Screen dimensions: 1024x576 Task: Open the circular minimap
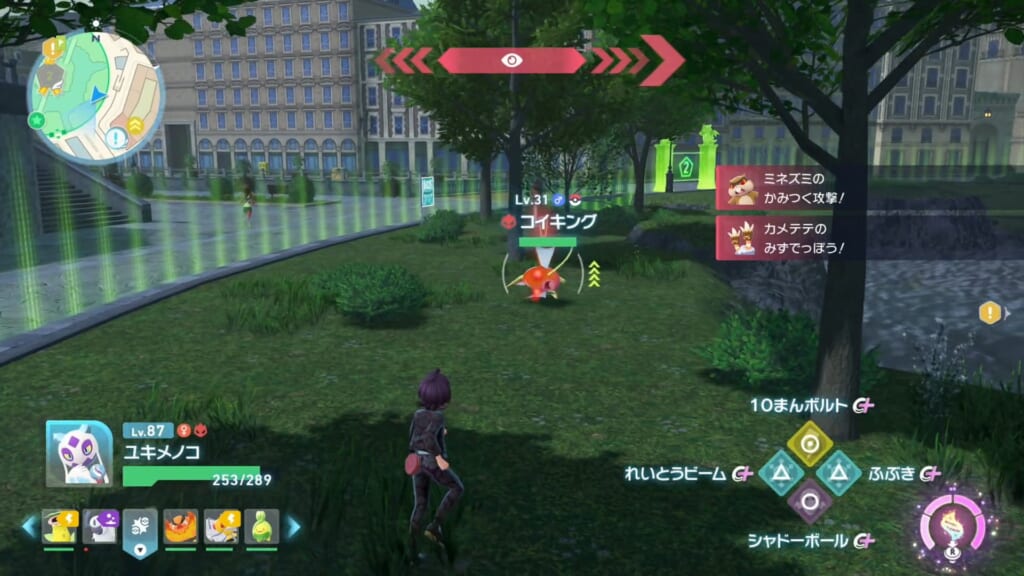click(95, 96)
